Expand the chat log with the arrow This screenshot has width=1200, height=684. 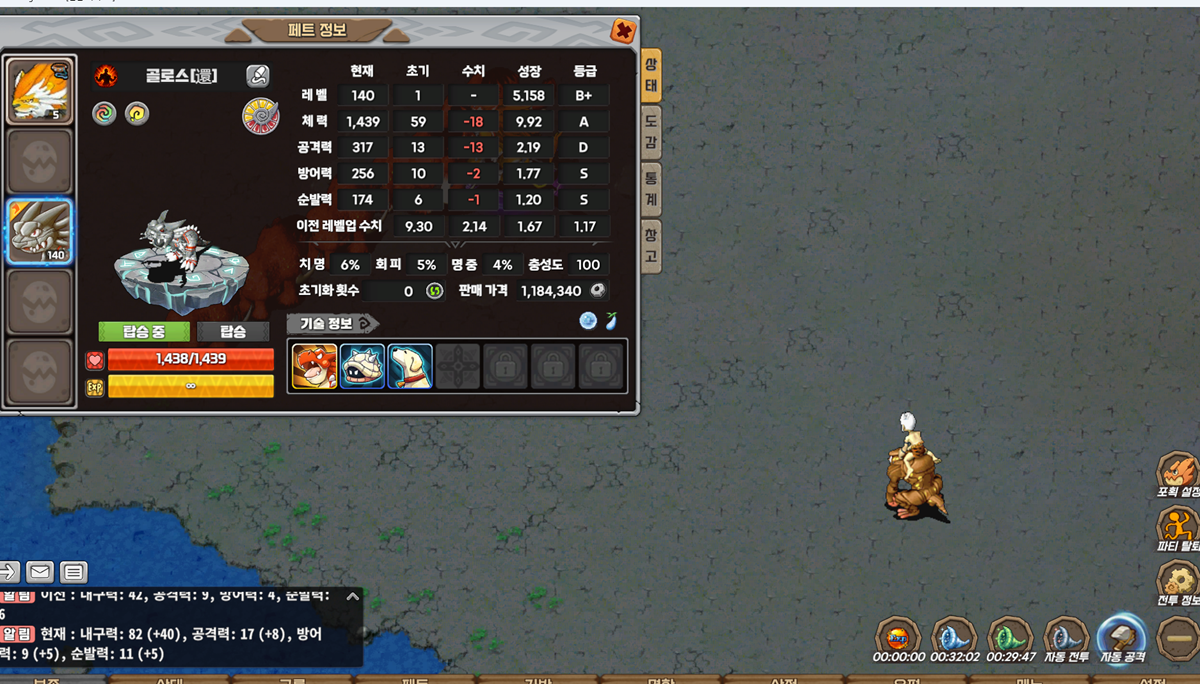pos(352,596)
